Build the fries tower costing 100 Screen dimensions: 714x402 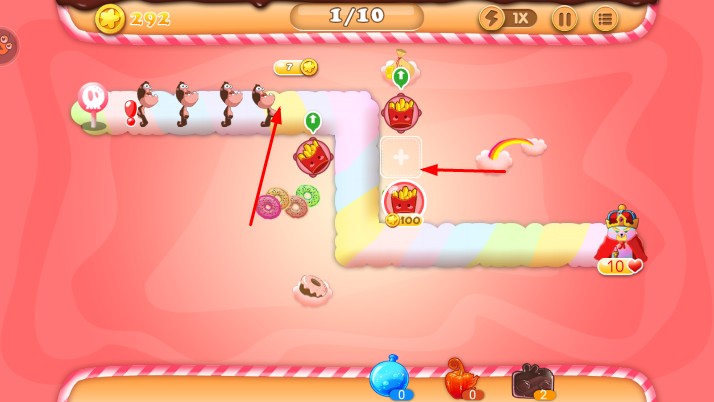tap(404, 201)
